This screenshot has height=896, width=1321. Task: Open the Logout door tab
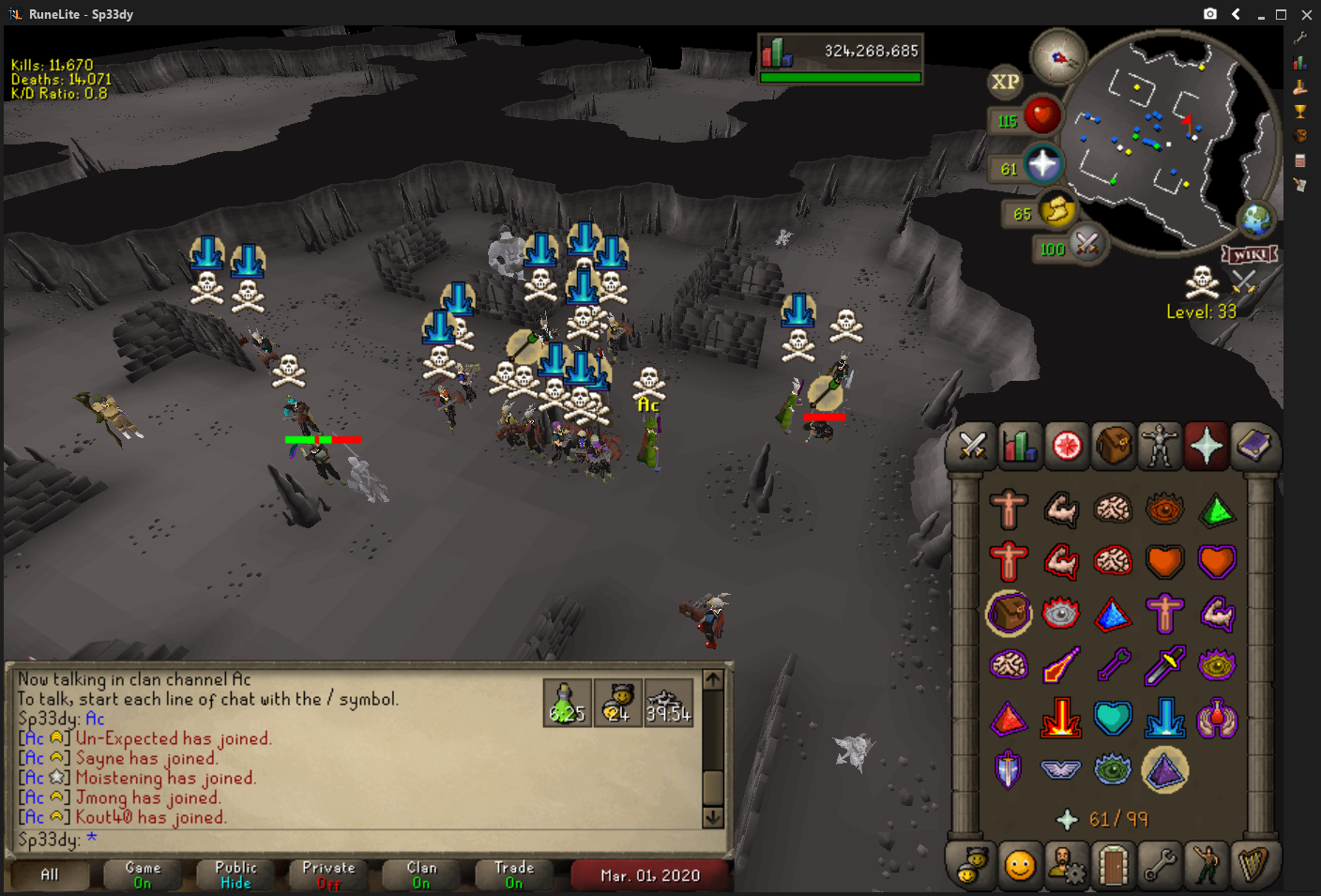(1113, 865)
